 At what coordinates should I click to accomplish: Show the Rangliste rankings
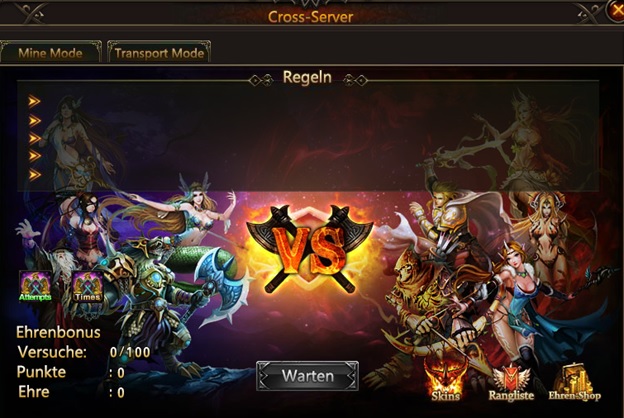click(512, 381)
